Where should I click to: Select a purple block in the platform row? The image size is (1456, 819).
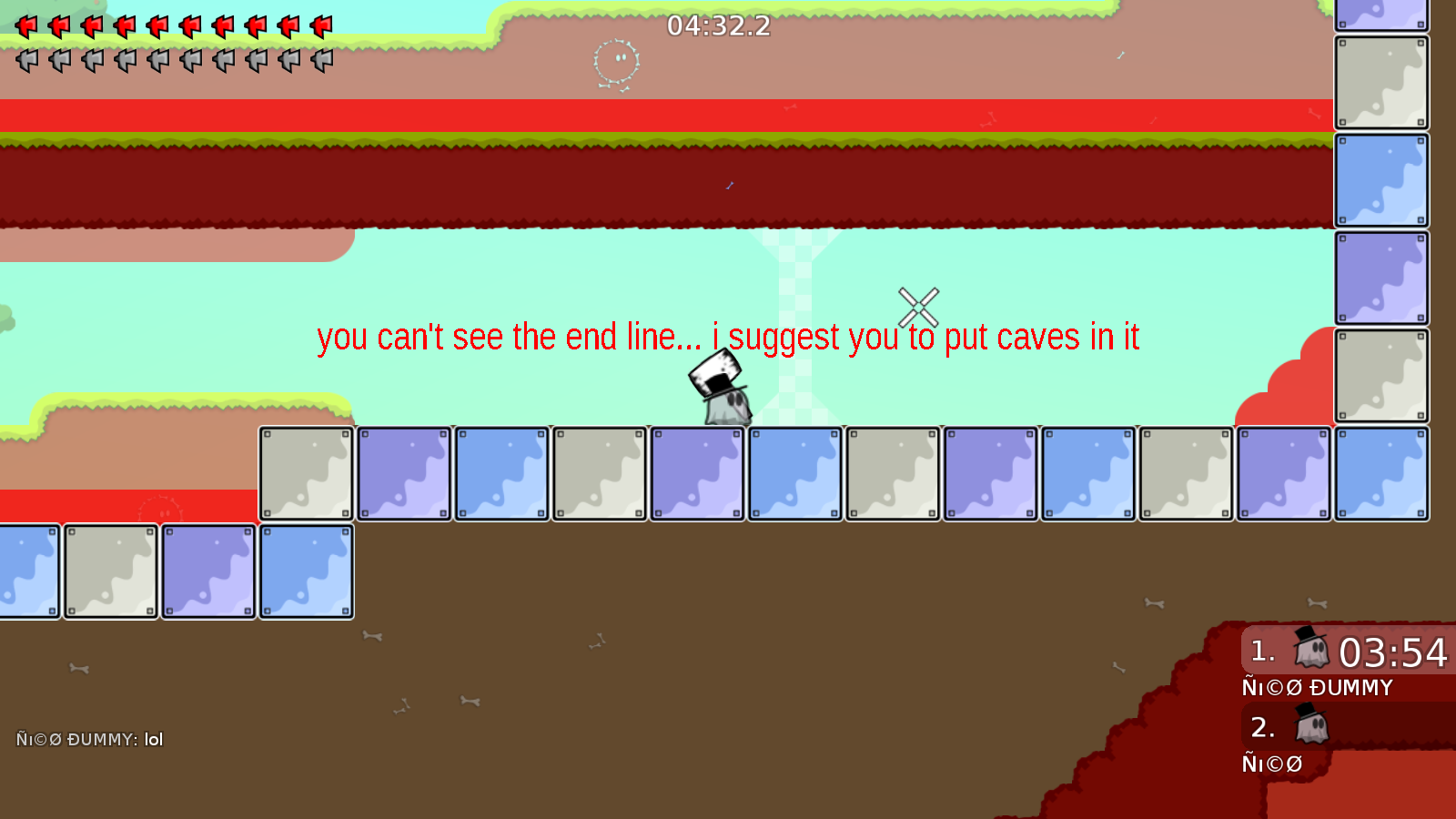tap(403, 473)
